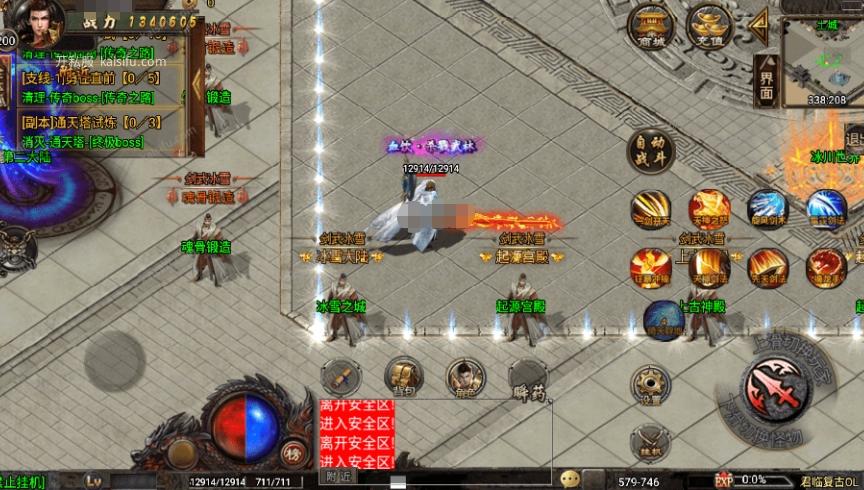Open the 角色 character sheet
Screen dimensions: 864x490
[464, 377]
